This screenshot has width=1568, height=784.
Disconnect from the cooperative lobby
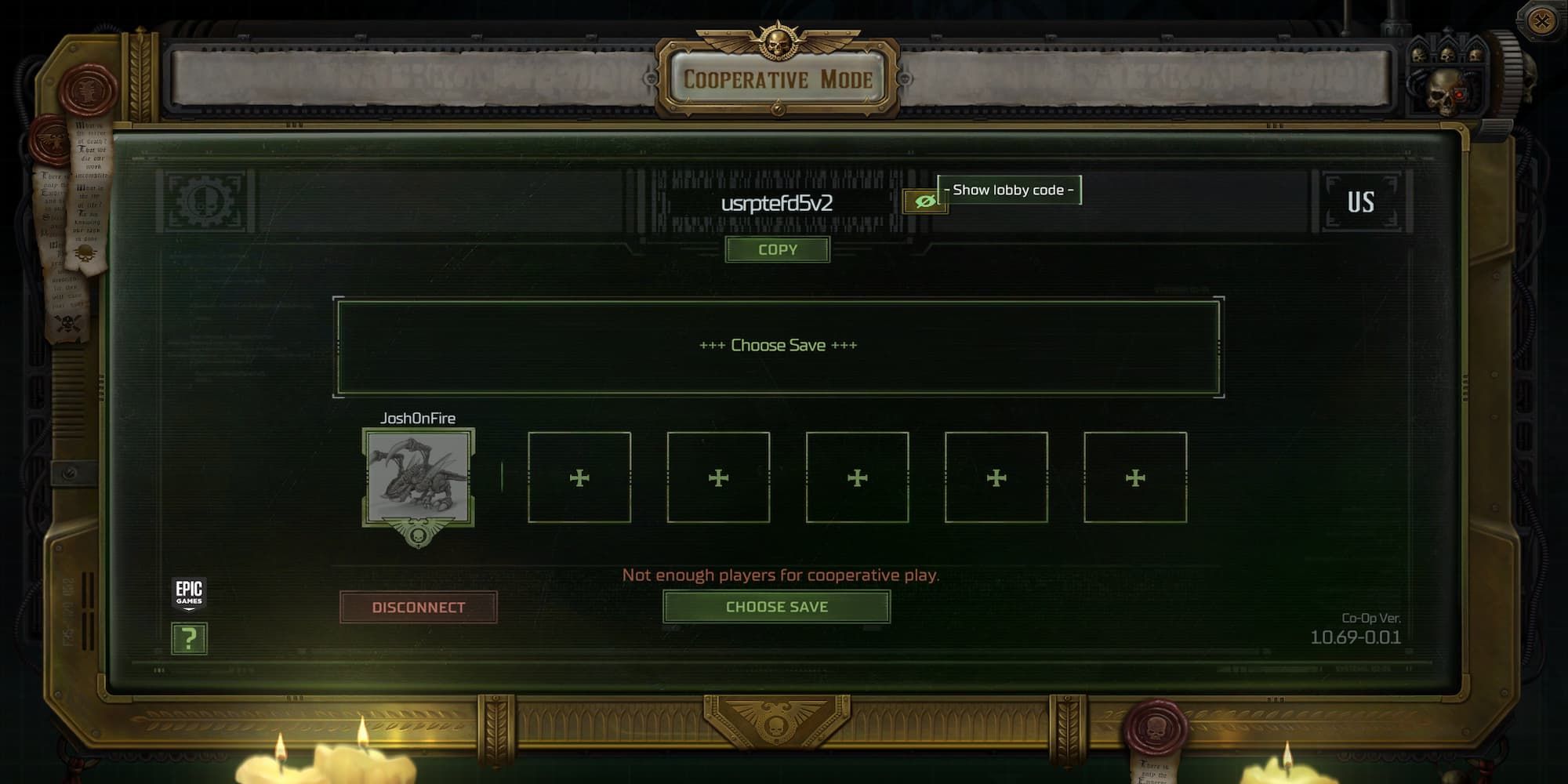tap(419, 606)
